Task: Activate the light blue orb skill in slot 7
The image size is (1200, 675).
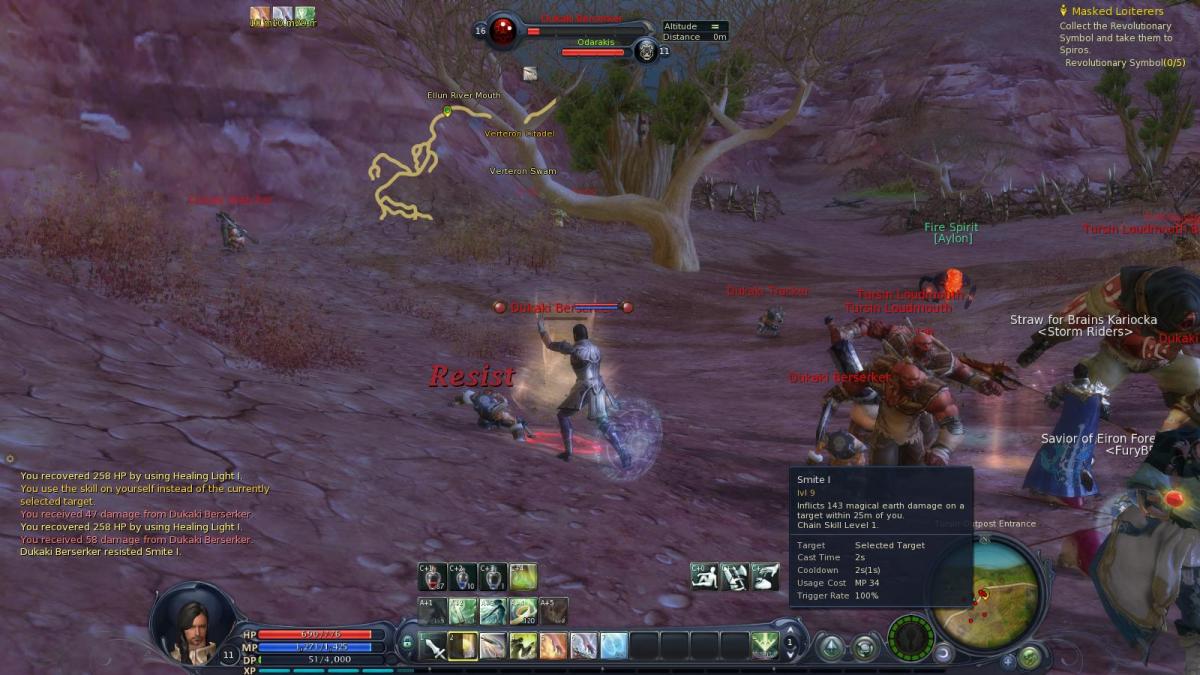Action: coord(614,646)
